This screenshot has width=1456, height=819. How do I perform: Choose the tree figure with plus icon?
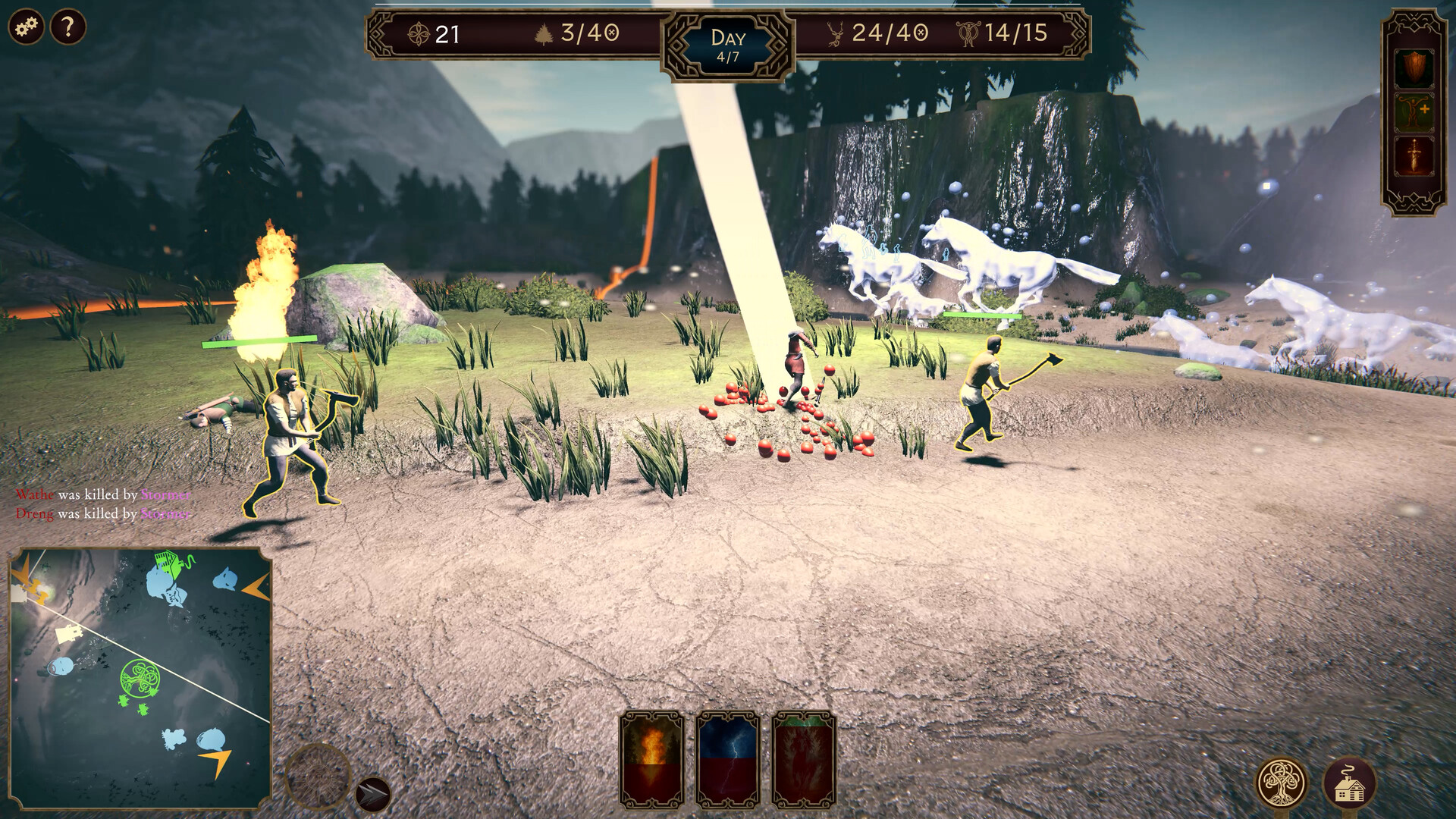click(1414, 112)
